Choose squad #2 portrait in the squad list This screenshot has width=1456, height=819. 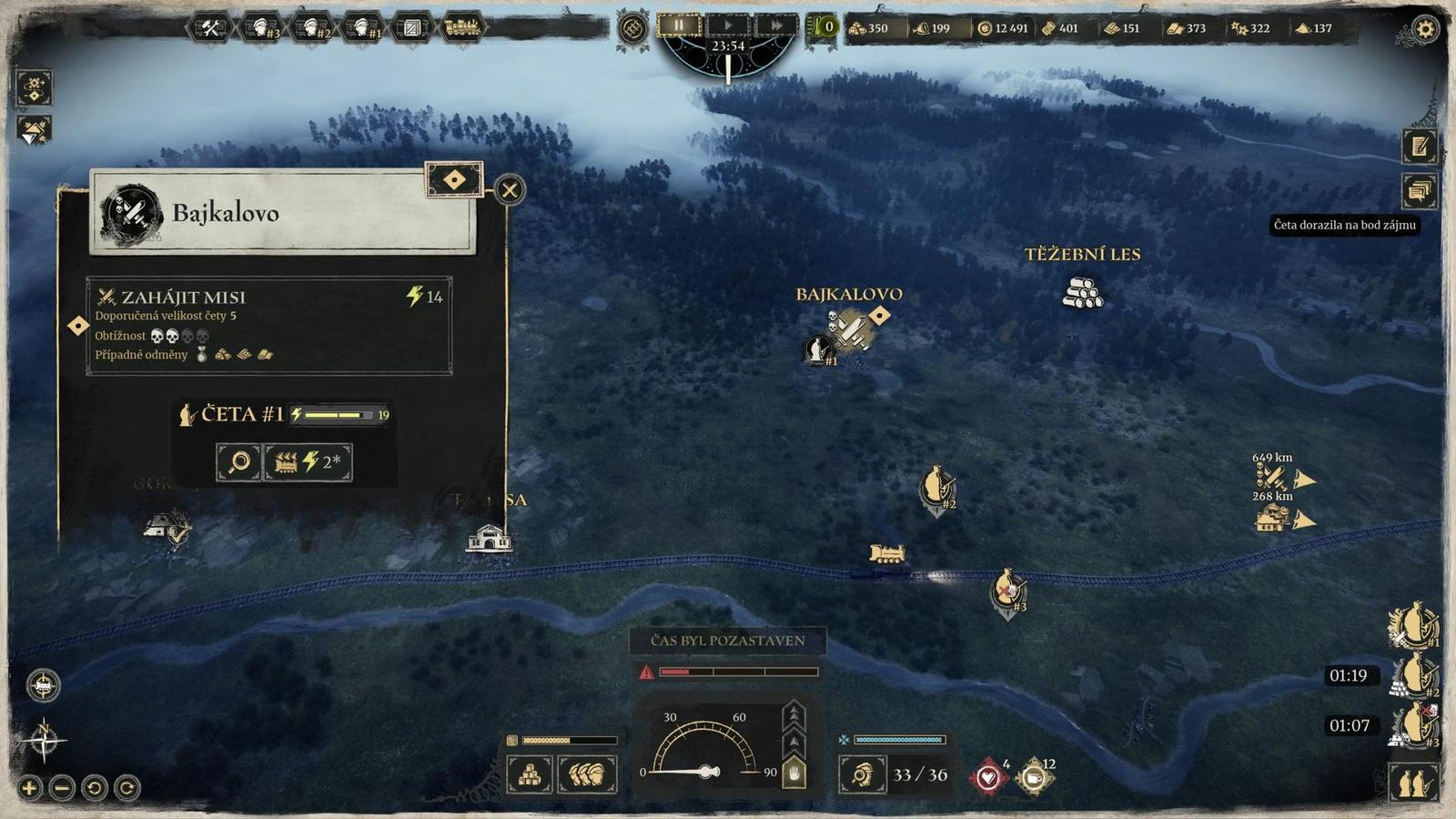pos(1413,675)
